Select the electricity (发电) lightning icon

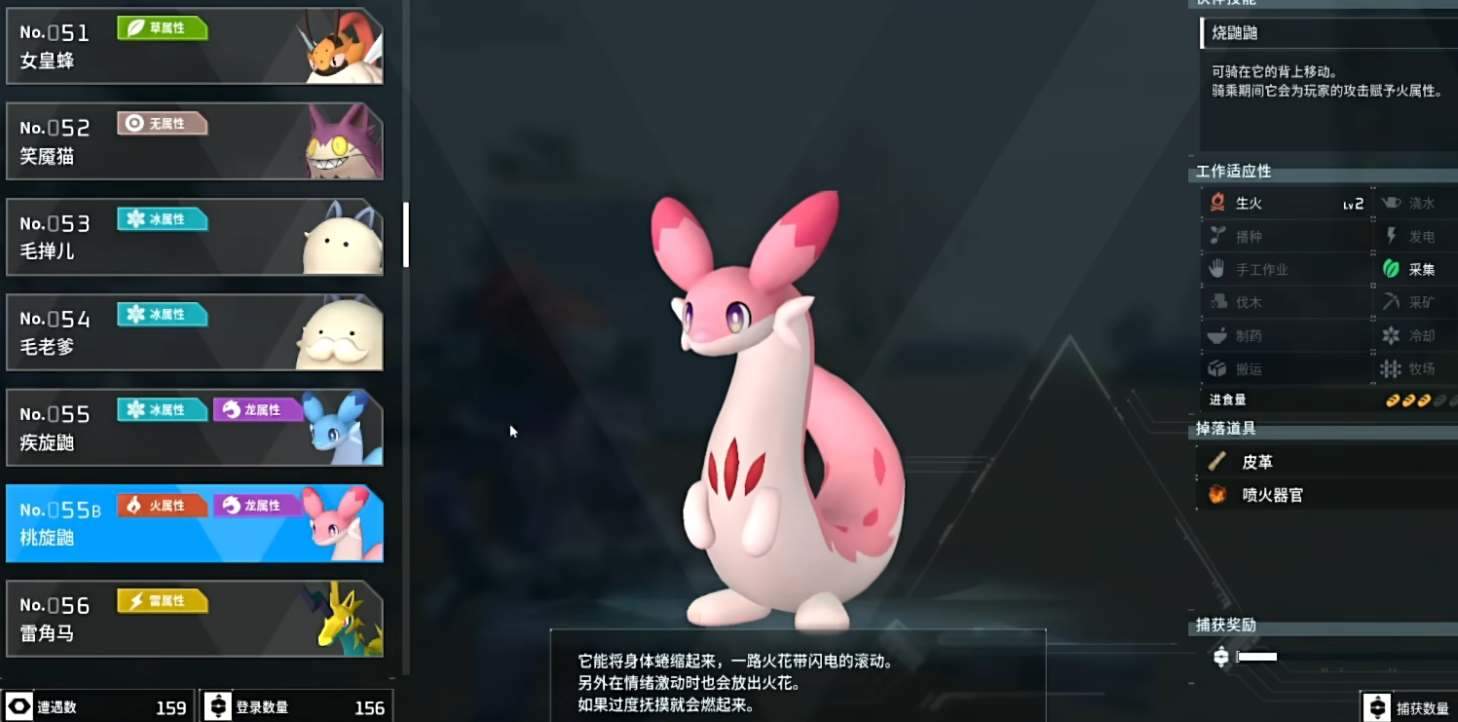1392,236
